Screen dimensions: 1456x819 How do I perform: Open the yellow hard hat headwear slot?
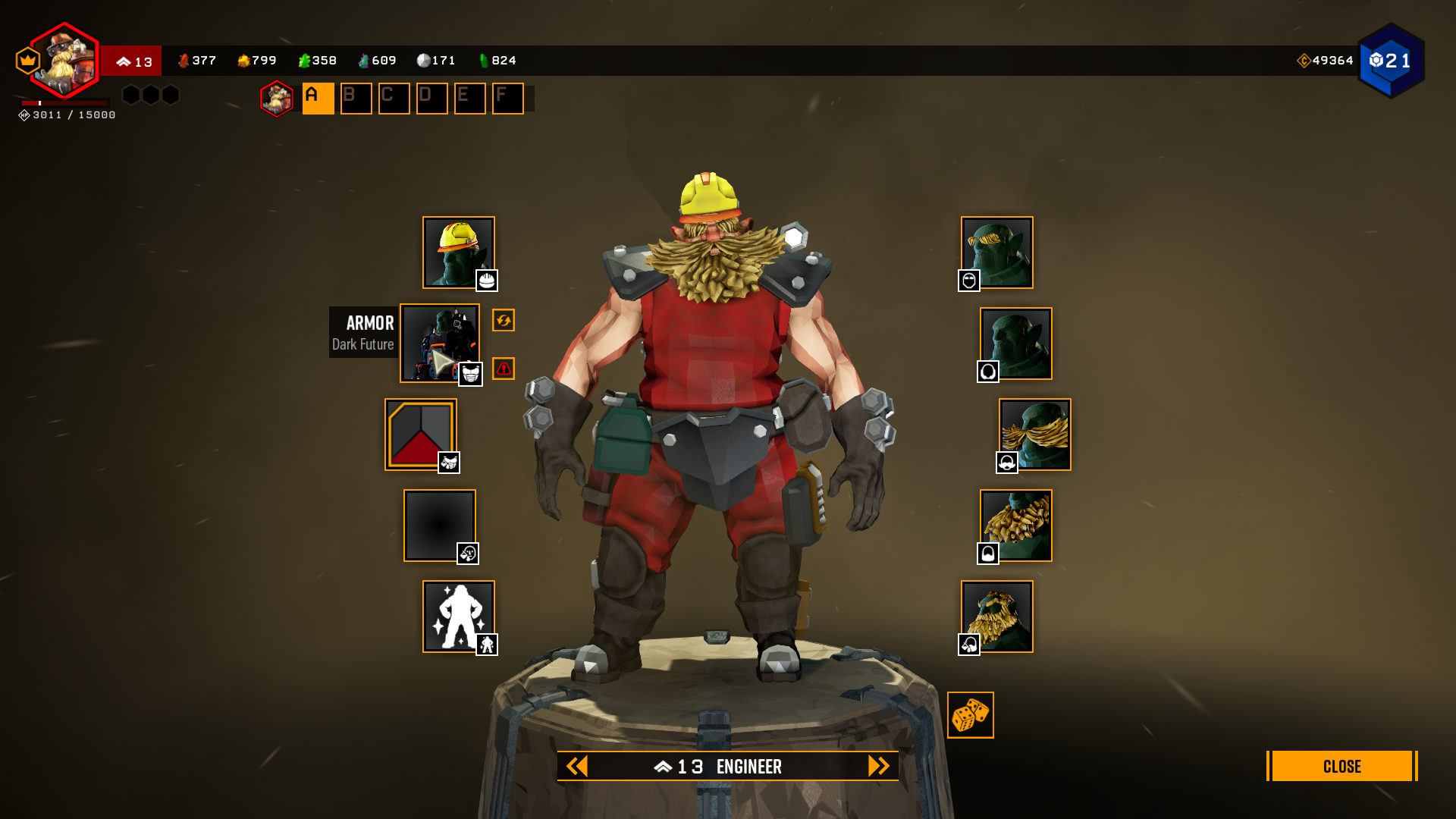458,253
